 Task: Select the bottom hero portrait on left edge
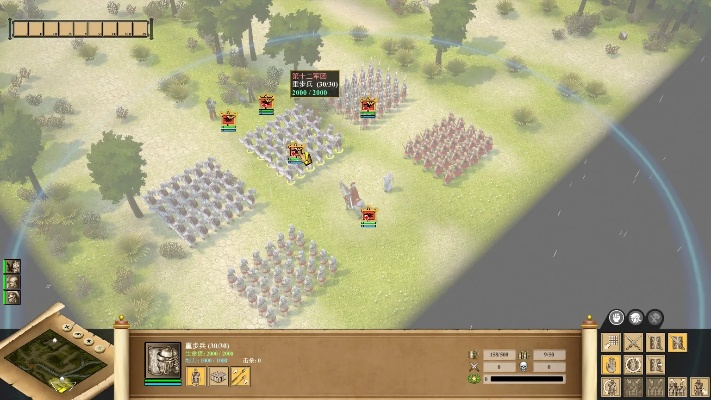point(13,297)
